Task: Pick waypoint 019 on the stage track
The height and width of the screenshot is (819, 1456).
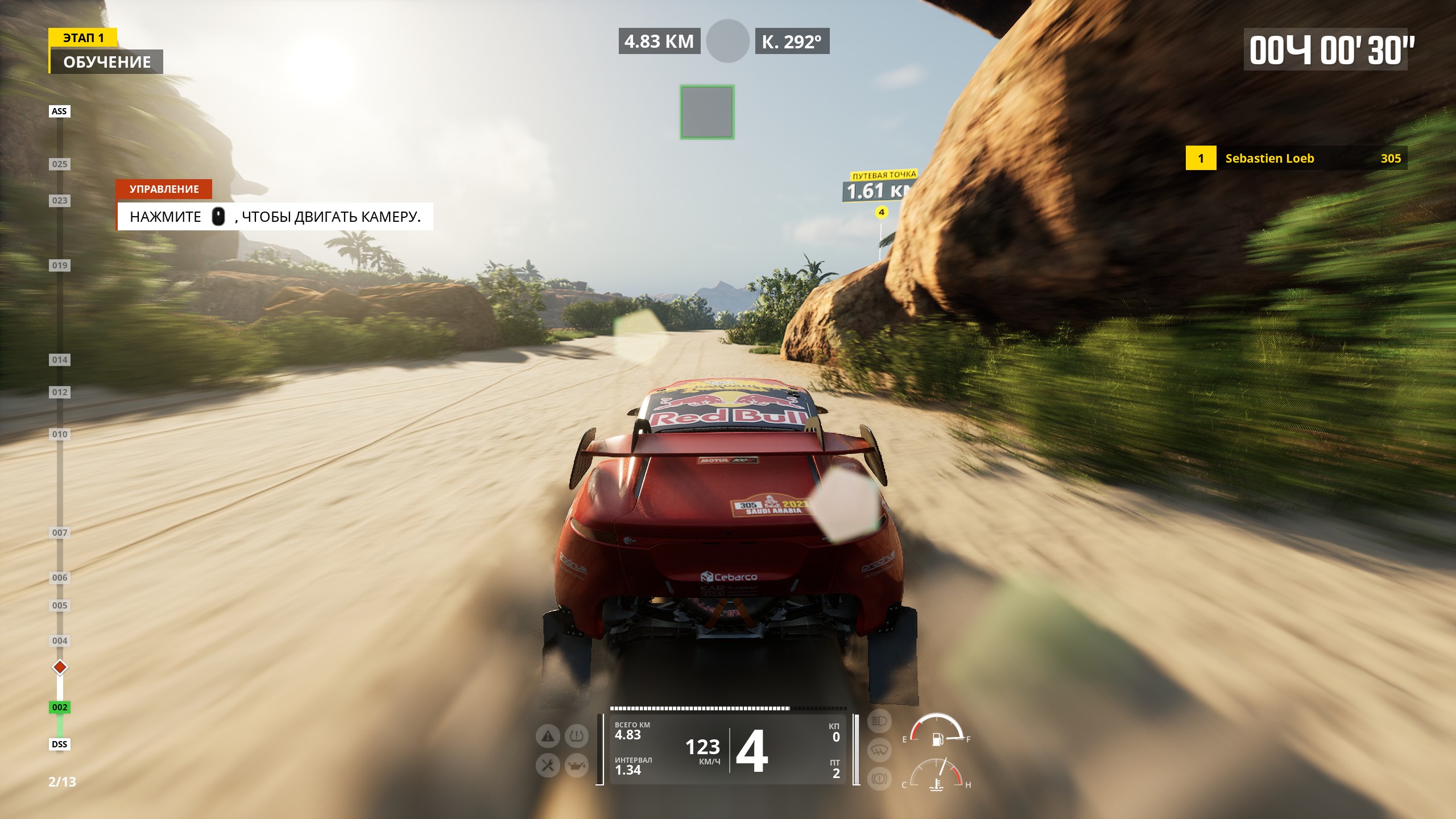Action: pos(60,265)
